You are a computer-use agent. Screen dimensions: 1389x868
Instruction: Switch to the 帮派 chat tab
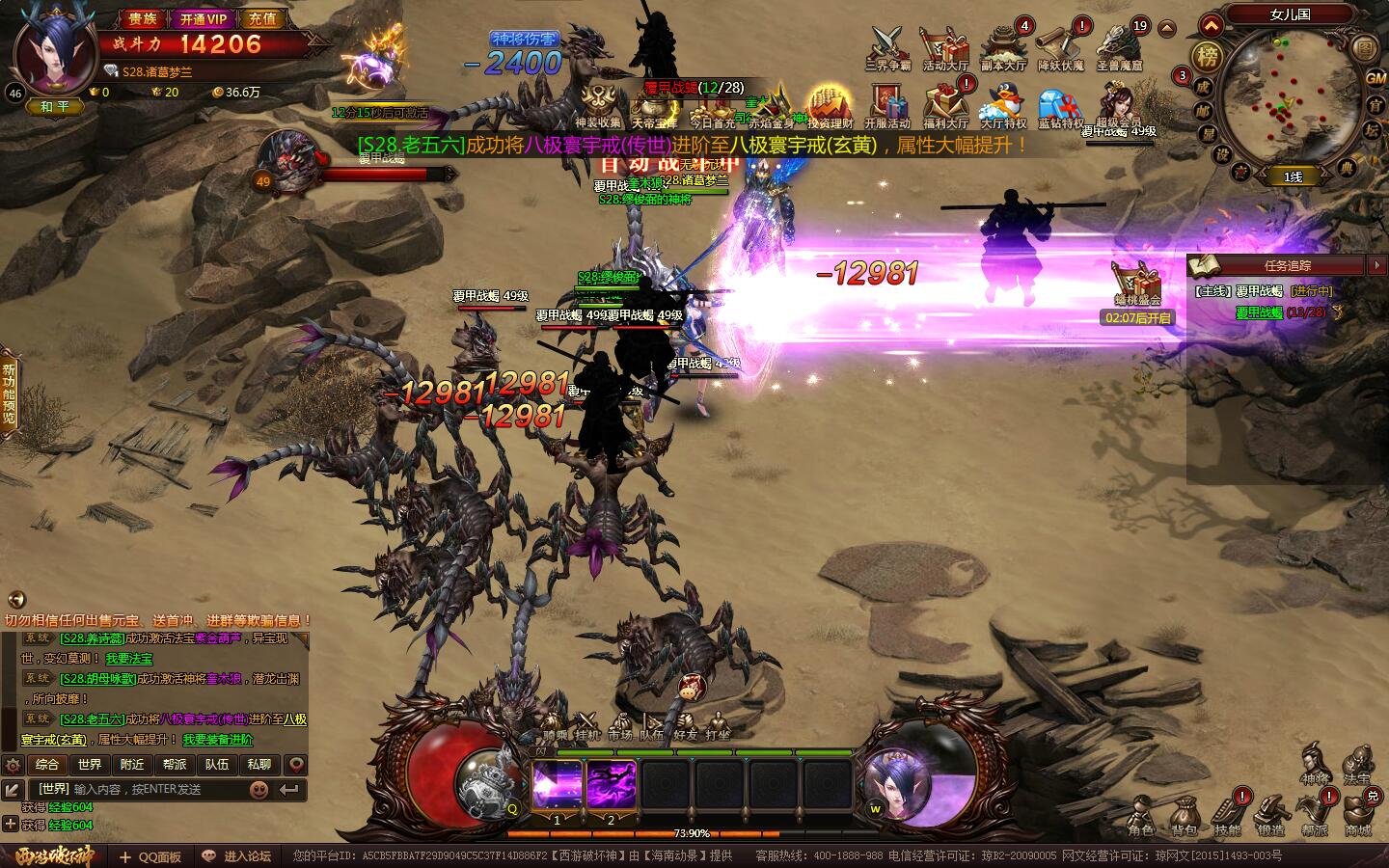click(175, 765)
